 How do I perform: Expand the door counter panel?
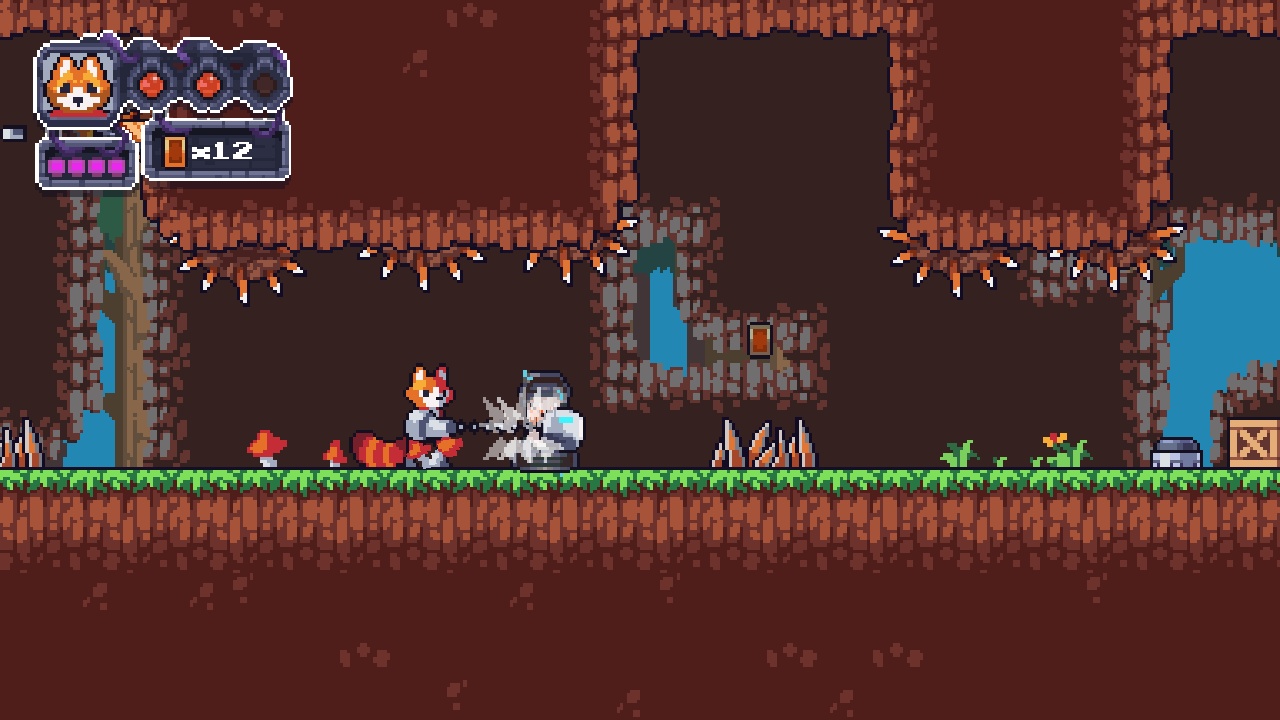pos(218,152)
